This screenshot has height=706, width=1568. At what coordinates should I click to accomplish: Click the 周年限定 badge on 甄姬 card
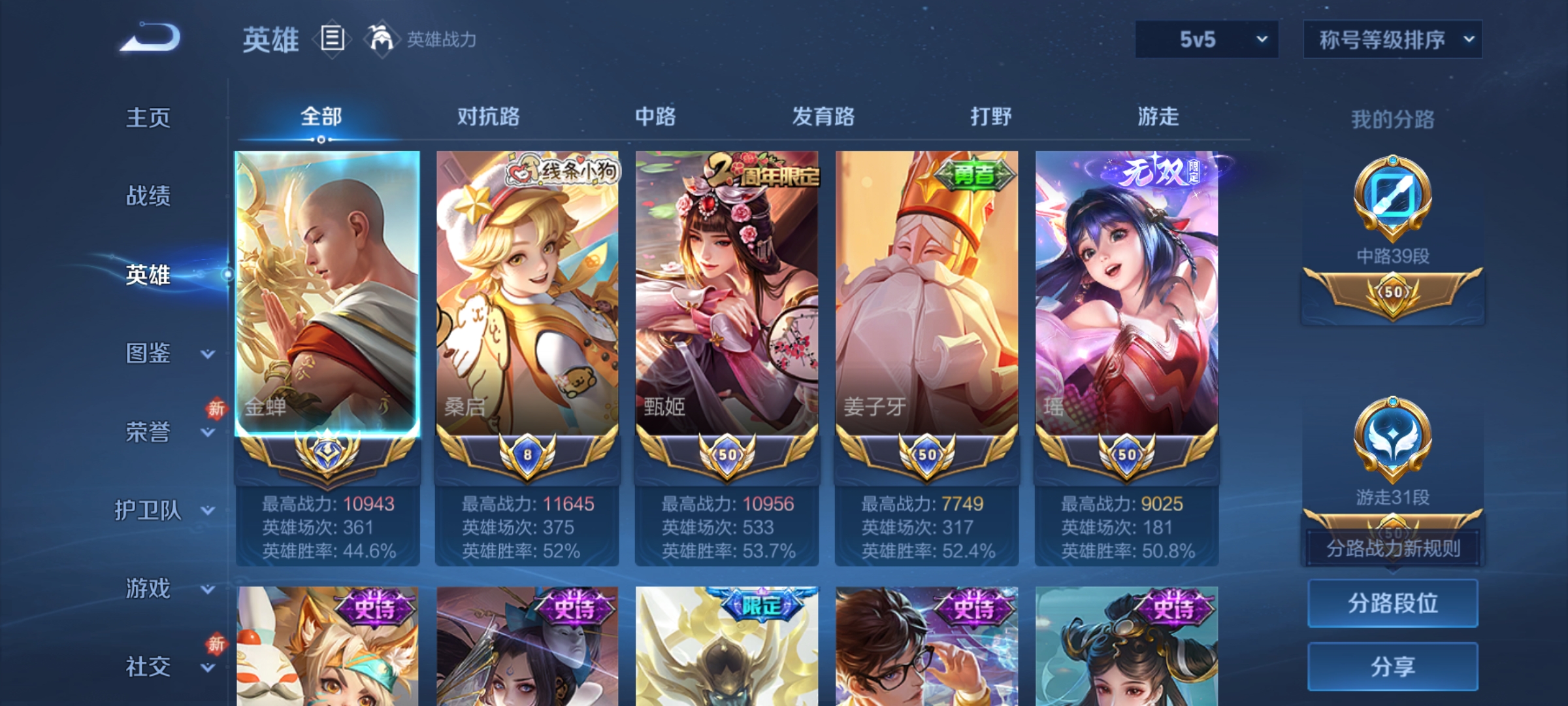(x=762, y=172)
